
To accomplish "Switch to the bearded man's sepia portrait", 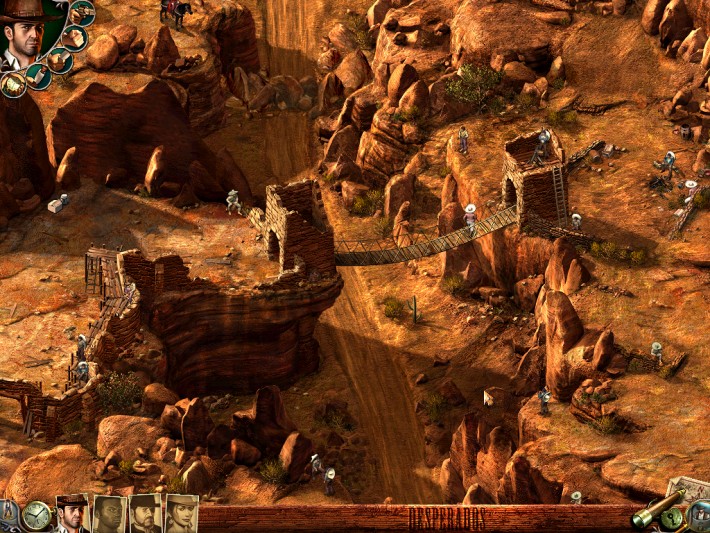I will [x=144, y=514].
